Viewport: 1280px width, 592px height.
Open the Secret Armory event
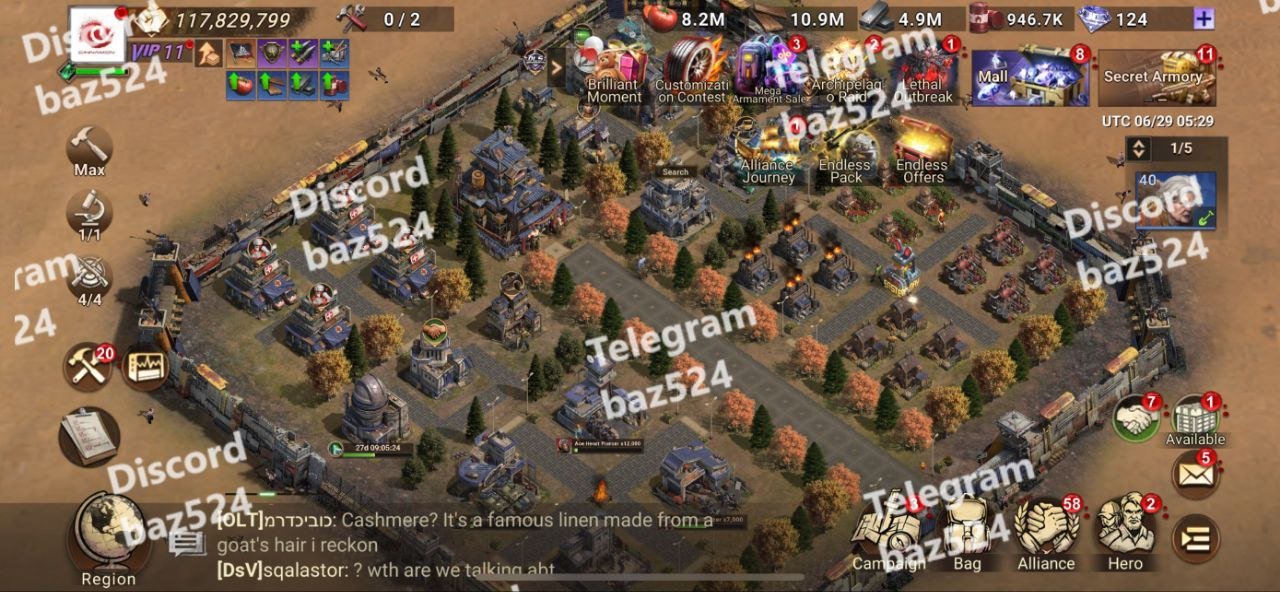(x=1156, y=77)
